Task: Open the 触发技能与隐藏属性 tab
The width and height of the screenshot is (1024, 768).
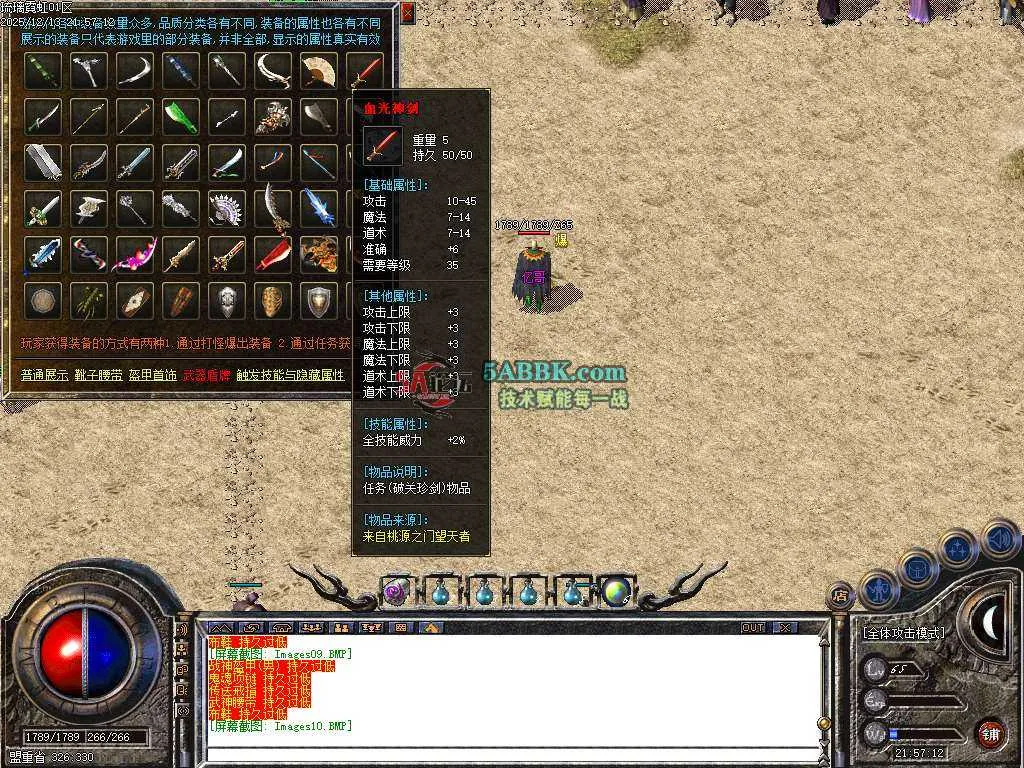Action: [290, 375]
